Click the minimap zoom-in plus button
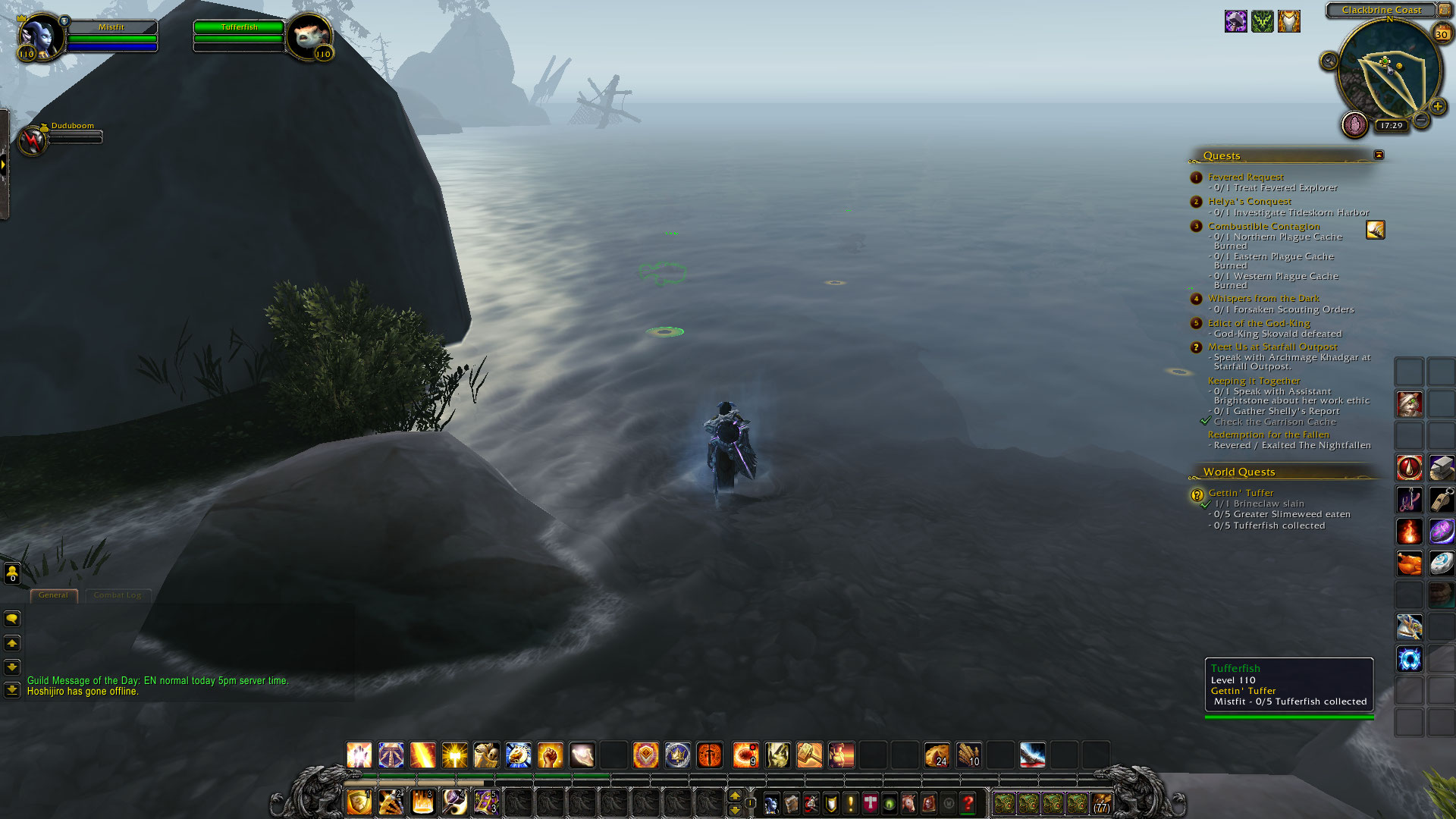 pyautogui.click(x=1437, y=107)
